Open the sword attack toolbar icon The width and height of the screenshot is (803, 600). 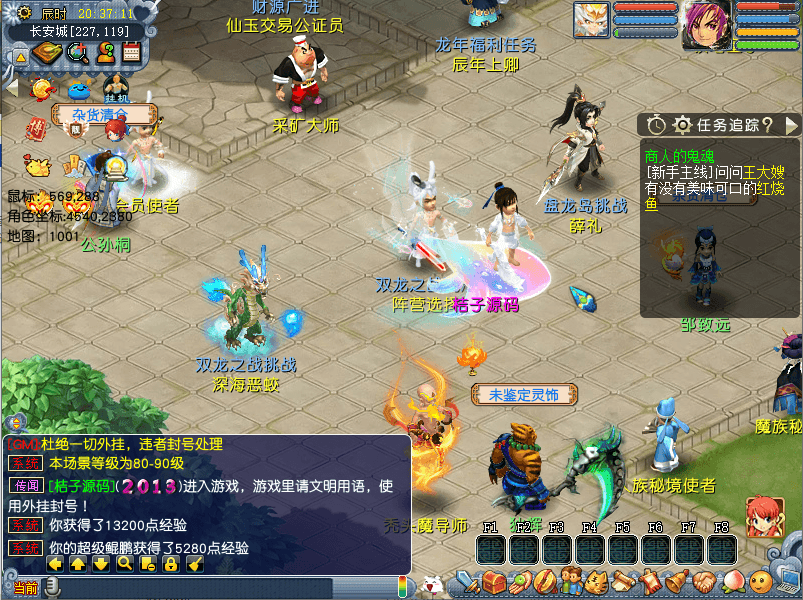click(x=466, y=581)
